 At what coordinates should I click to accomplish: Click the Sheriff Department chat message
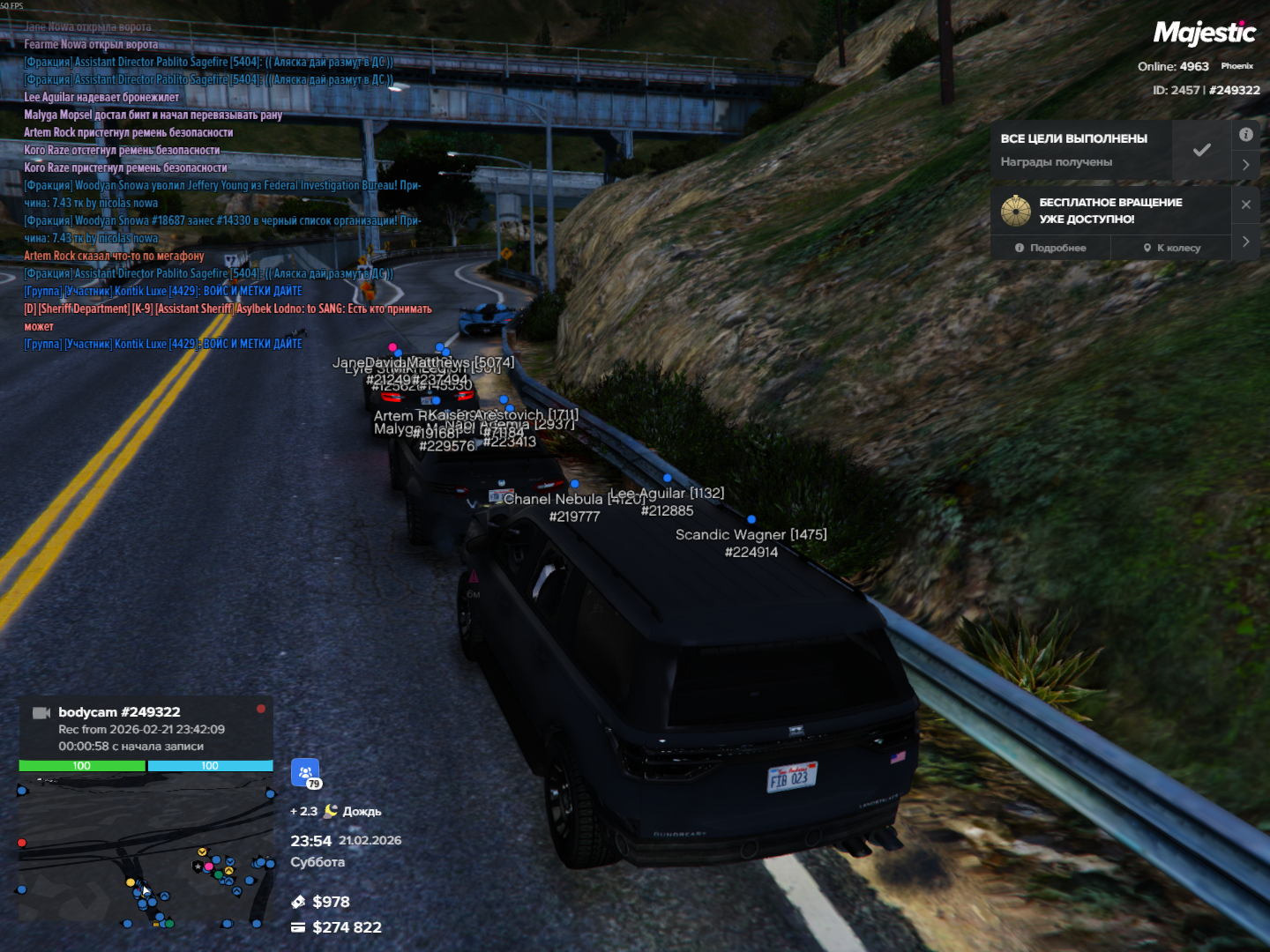228,309
